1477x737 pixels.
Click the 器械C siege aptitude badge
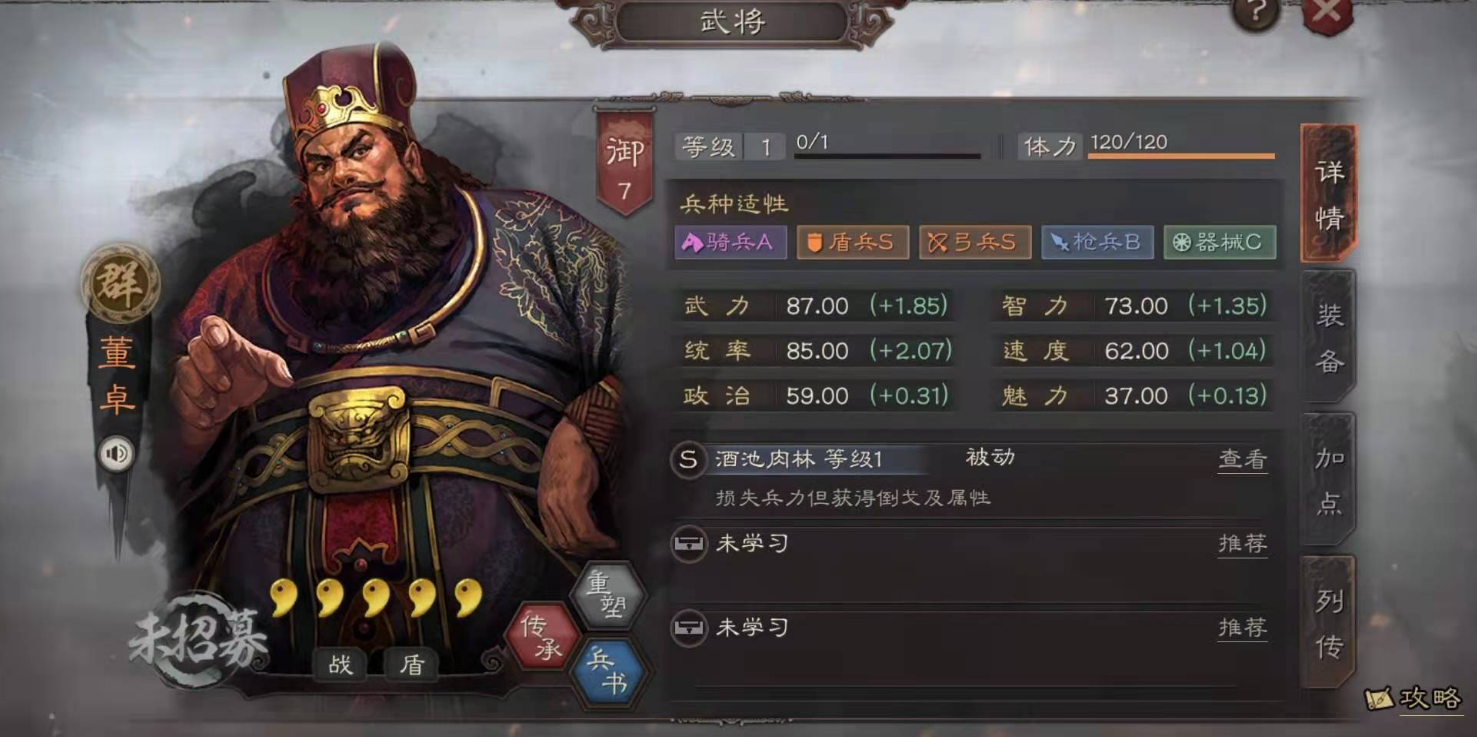click(1218, 242)
